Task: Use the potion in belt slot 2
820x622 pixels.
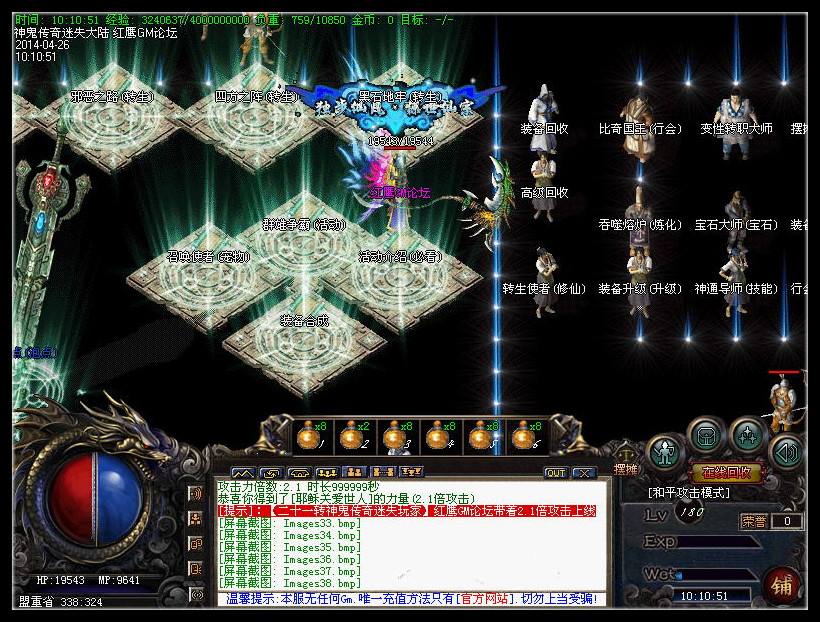Action: click(x=350, y=436)
